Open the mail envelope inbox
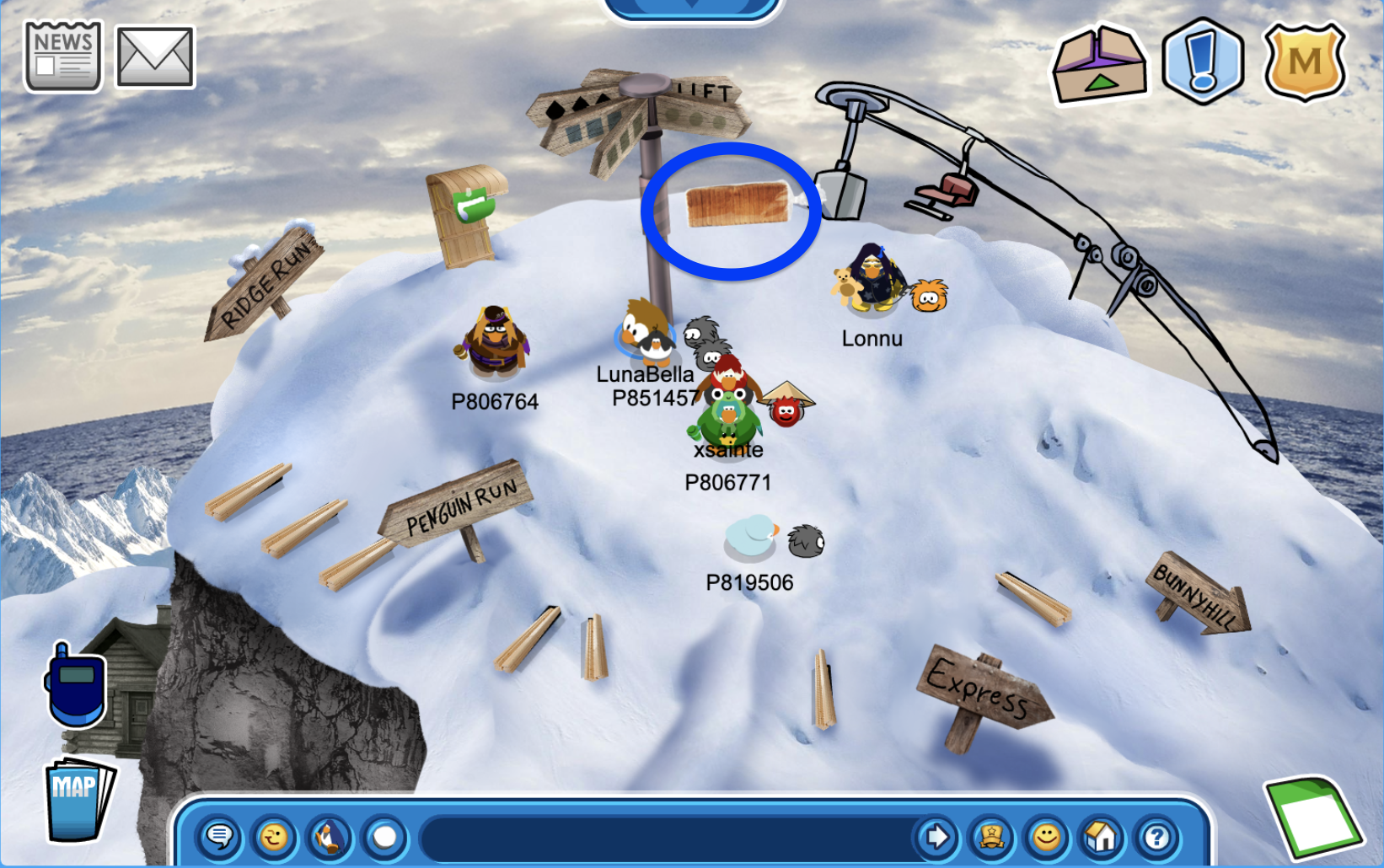Screen dimensions: 1384x868 tap(155, 57)
